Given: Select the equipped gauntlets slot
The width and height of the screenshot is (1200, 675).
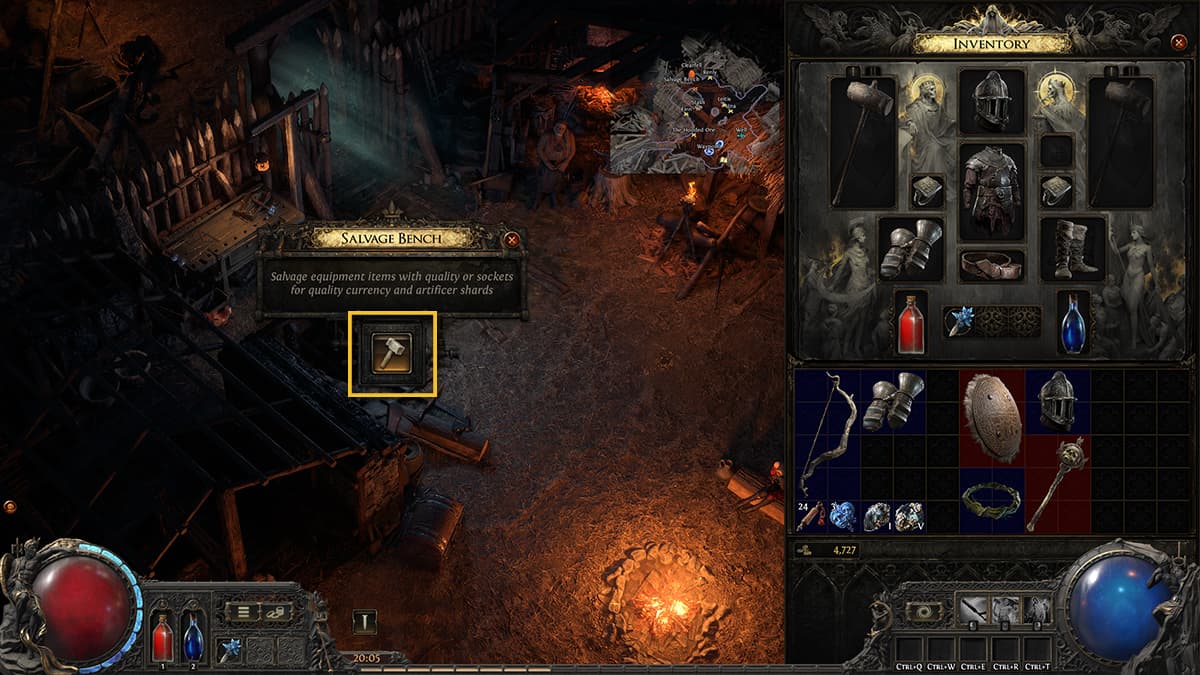Looking at the screenshot, I should [911, 248].
